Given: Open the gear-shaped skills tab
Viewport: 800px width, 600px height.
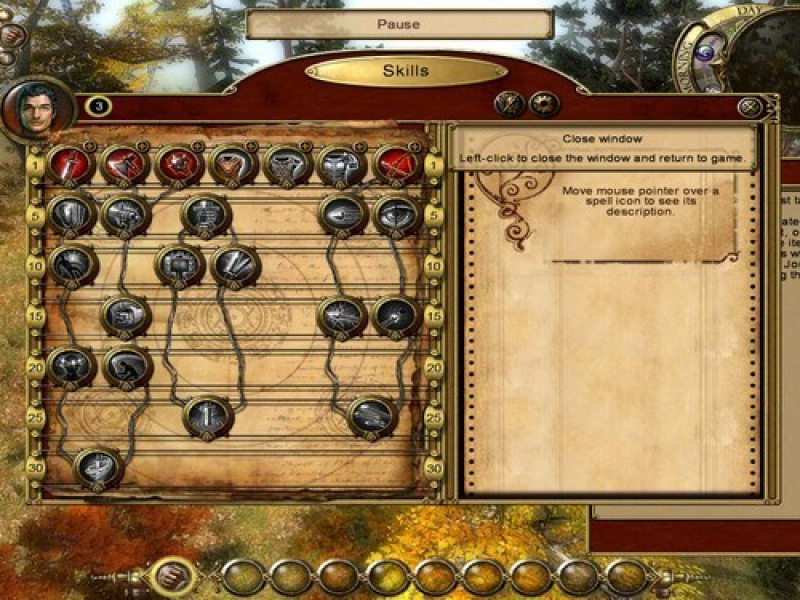Looking at the screenshot, I should coord(544,104).
